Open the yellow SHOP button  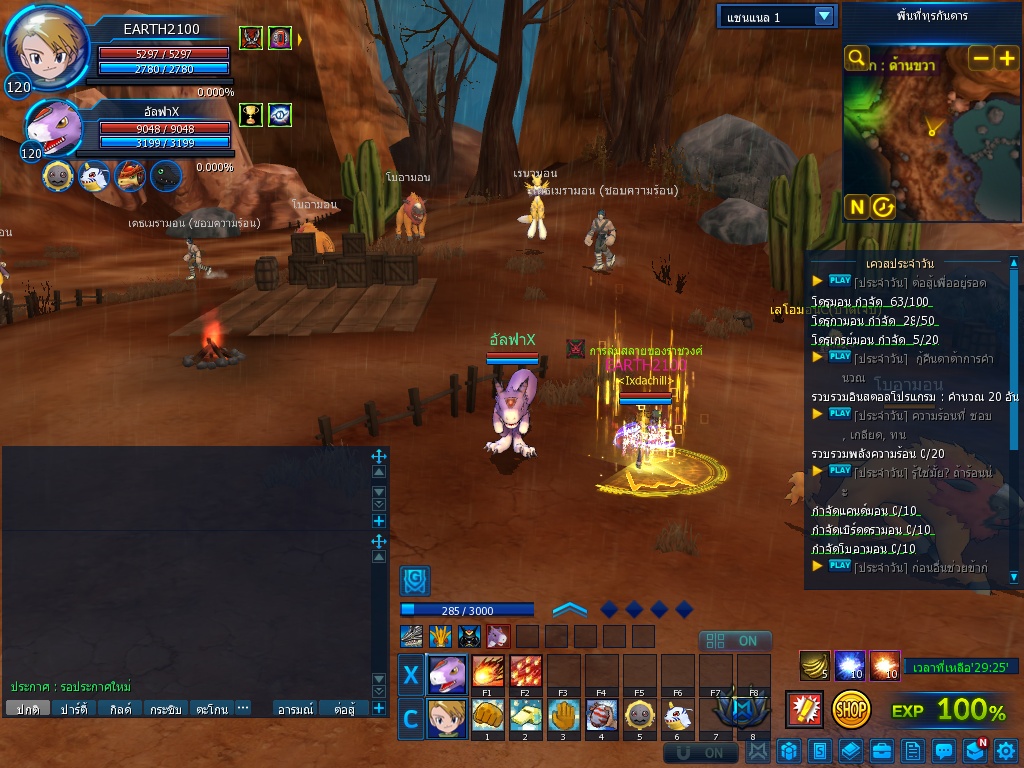tap(851, 710)
